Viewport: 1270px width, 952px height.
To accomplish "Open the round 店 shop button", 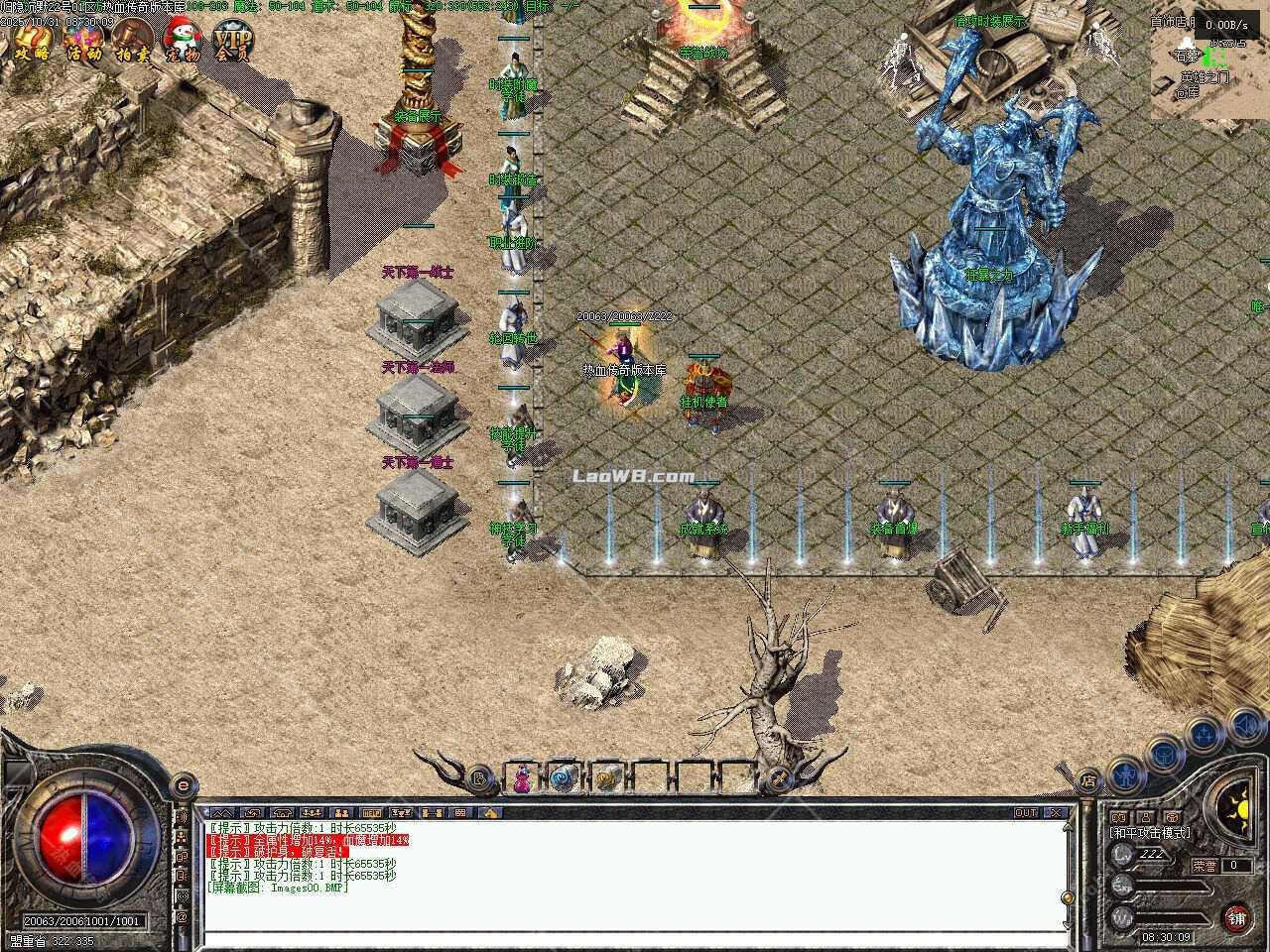I will pyautogui.click(x=1088, y=781).
